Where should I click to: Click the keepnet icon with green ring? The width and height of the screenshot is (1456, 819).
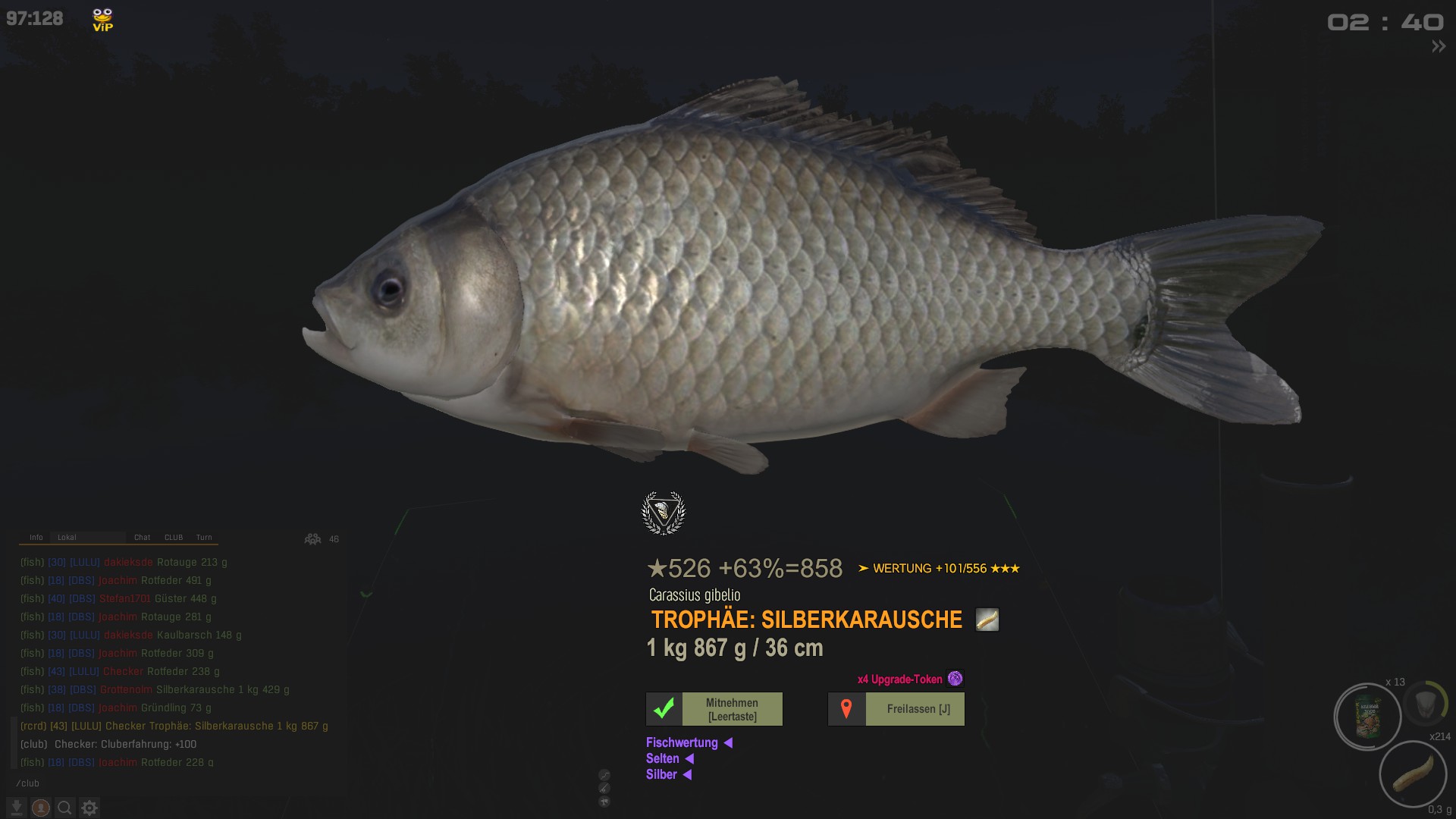pyautogui.click(x=1426, y=703)
